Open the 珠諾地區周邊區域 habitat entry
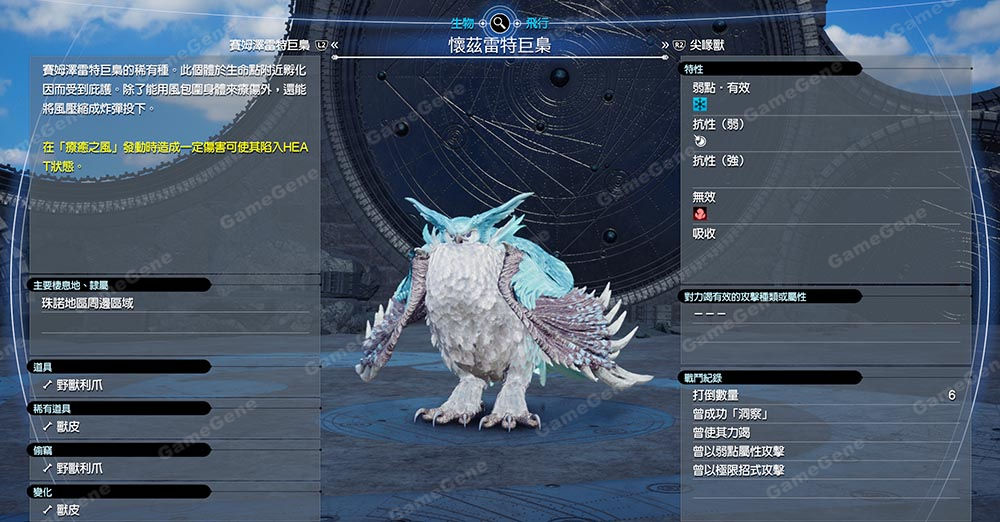This screenshot has width=1000, height=522. pyautogui.click(x=87, y=303)
